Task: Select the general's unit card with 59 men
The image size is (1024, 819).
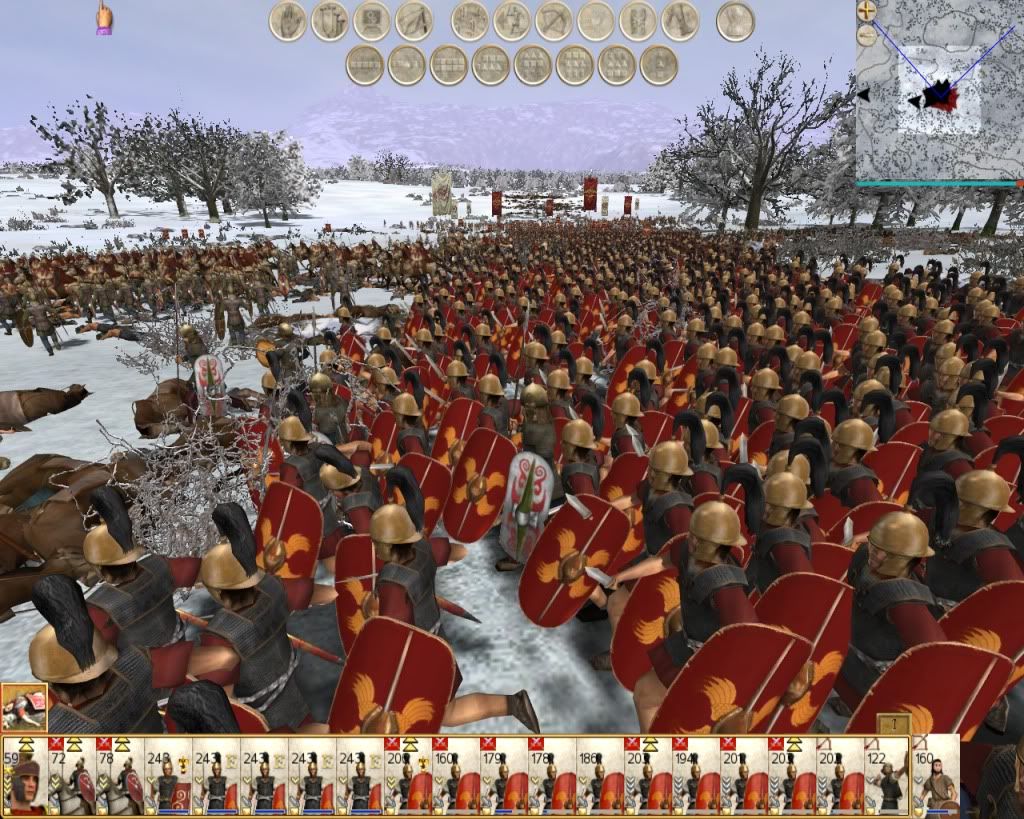Action: pos(24,776)
